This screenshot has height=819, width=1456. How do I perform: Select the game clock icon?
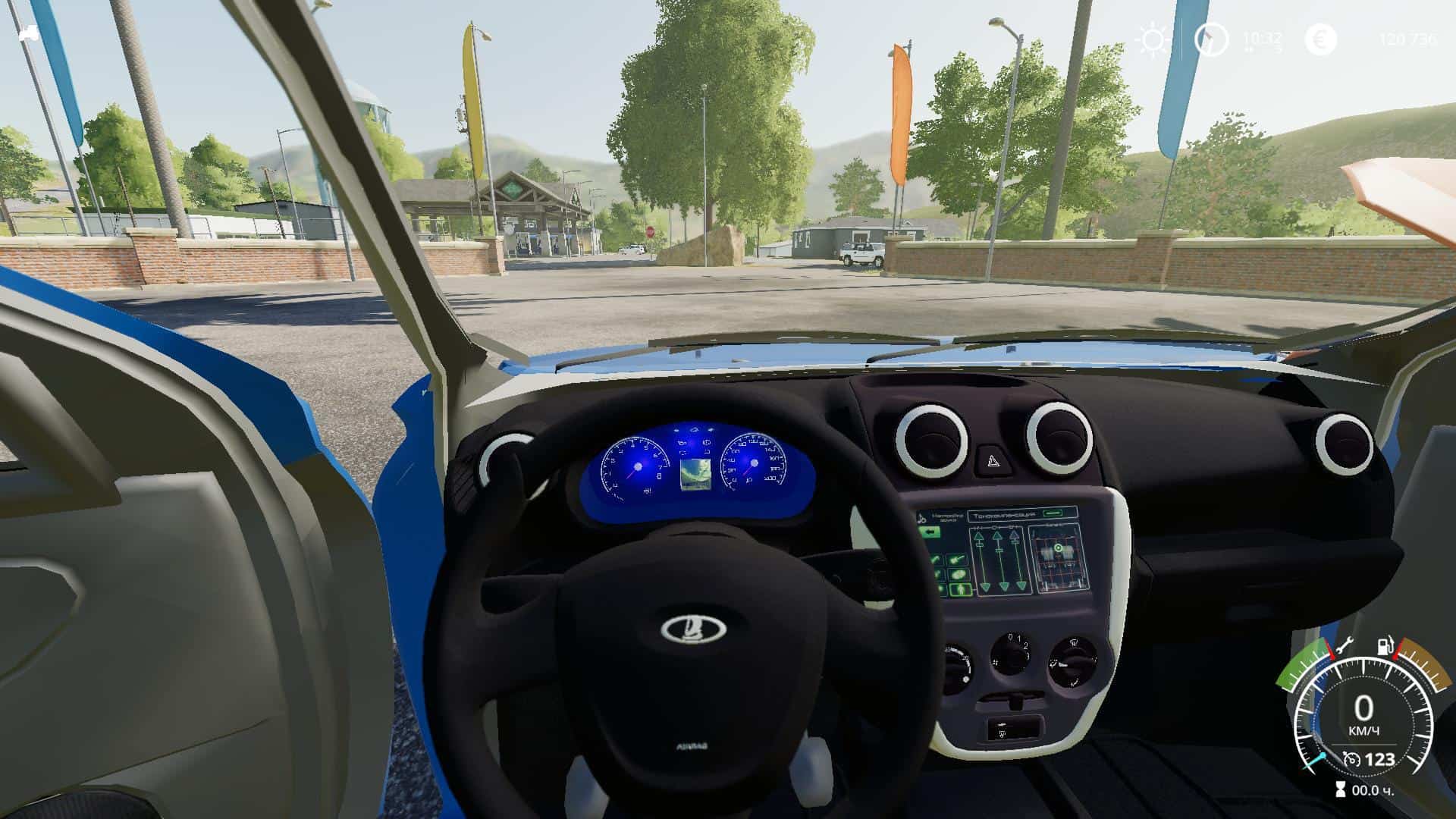click(x=1210, y=39)
